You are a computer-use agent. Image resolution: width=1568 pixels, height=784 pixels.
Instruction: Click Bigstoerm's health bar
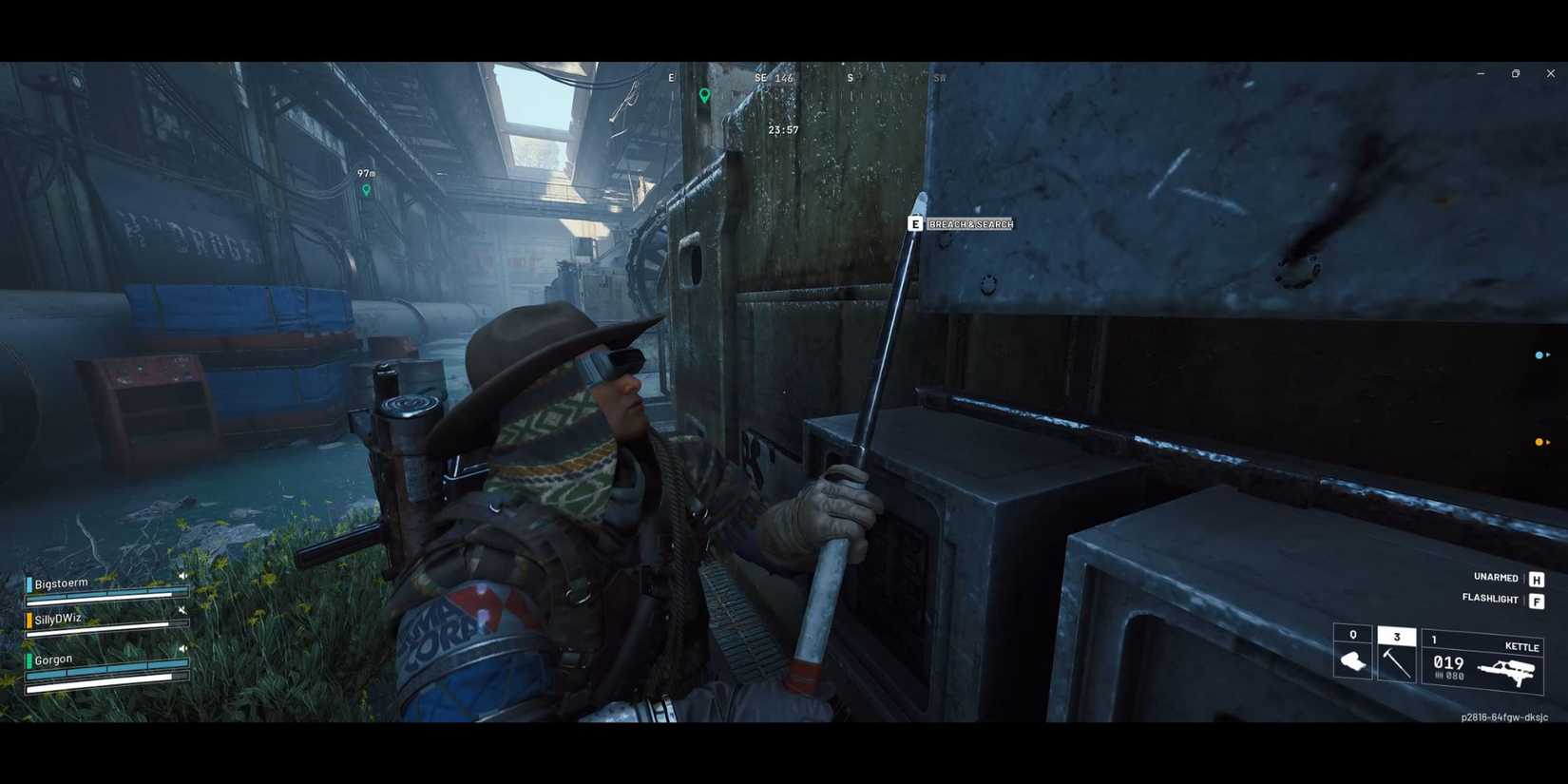(105, 594)
